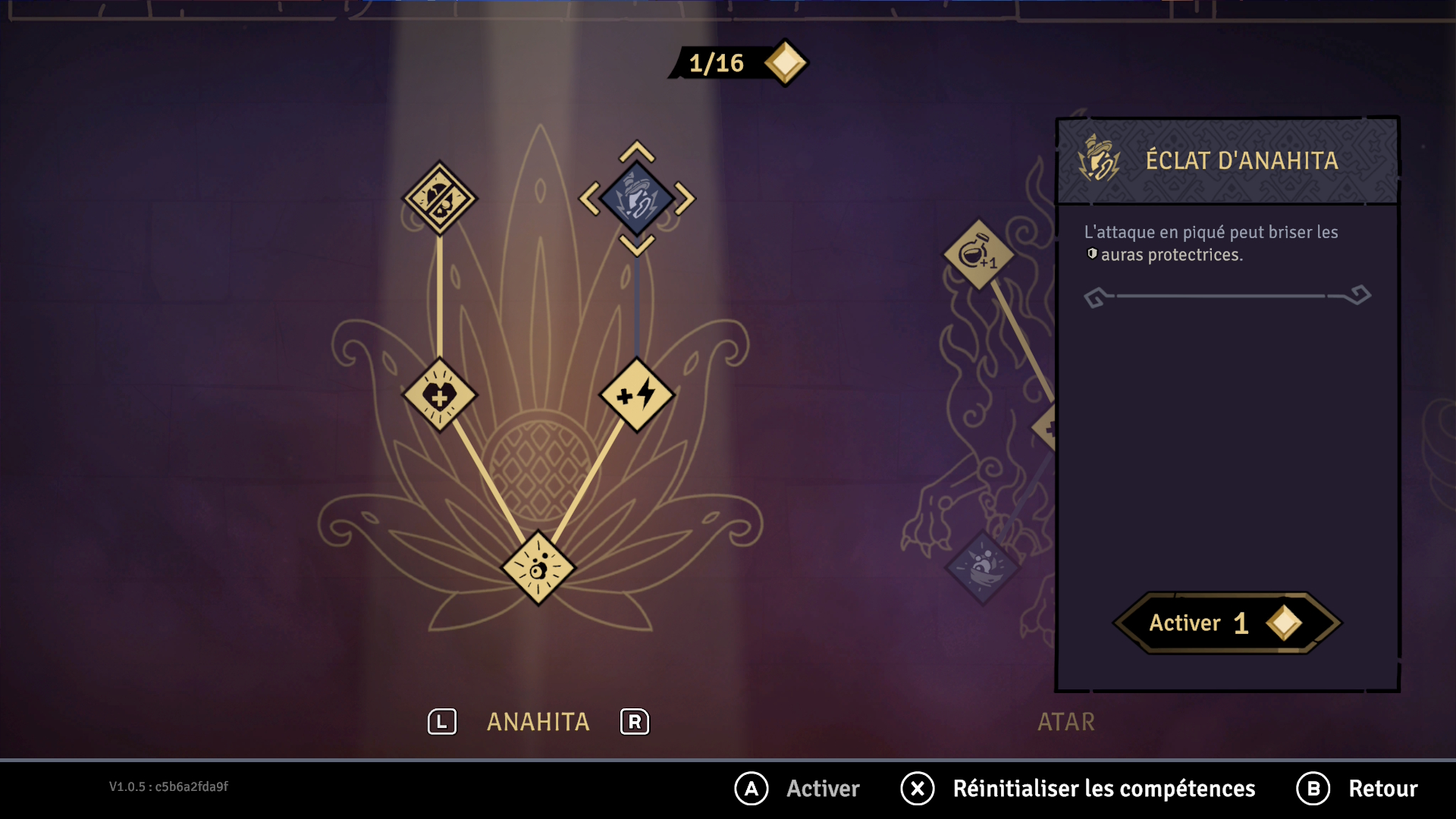The width and height of the screenshot is (1456, 819).
Task: Choose the plus lightning bolt skill node
Action: click(637, 395)
